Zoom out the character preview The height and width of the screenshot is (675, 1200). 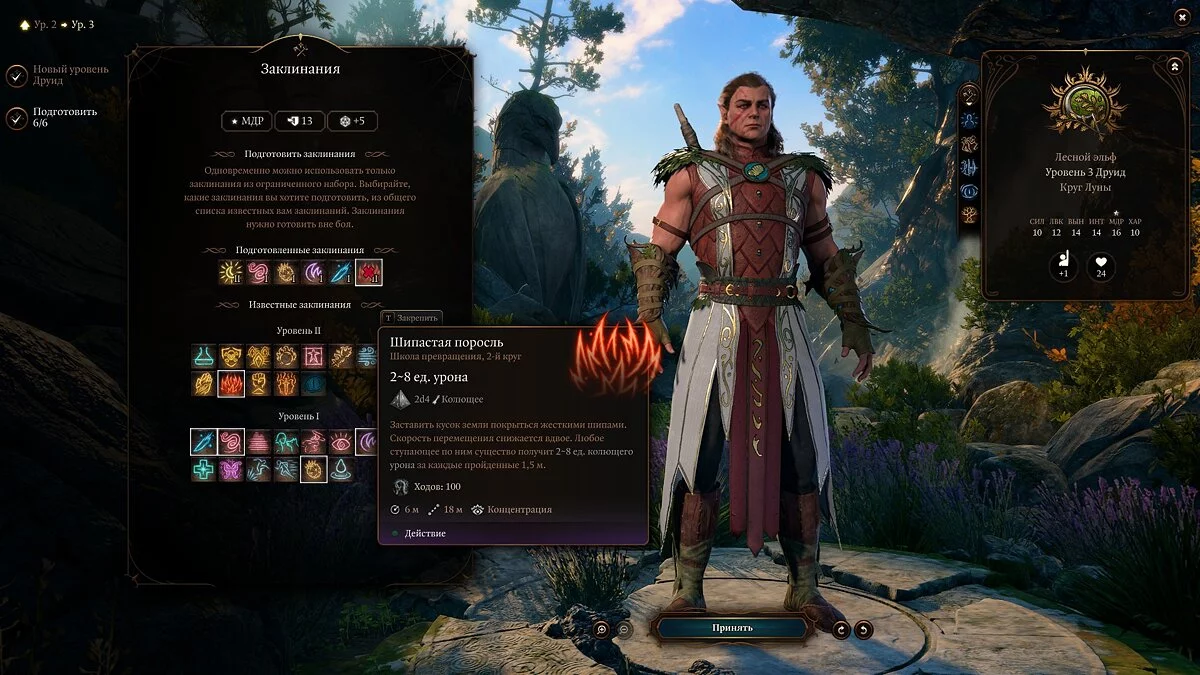click(623, 629)
